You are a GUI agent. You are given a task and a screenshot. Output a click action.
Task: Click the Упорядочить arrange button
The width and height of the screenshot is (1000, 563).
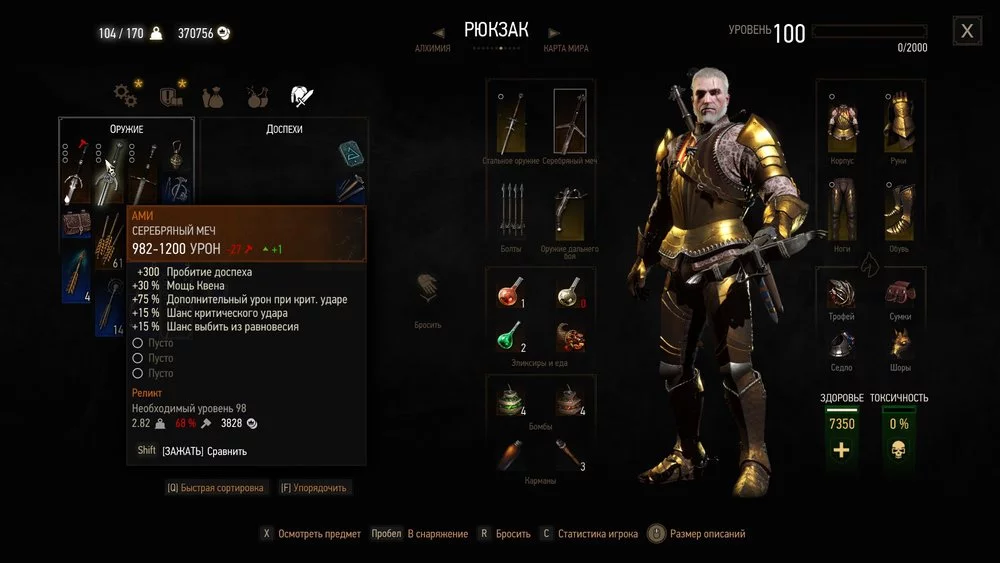coord(315,488)
